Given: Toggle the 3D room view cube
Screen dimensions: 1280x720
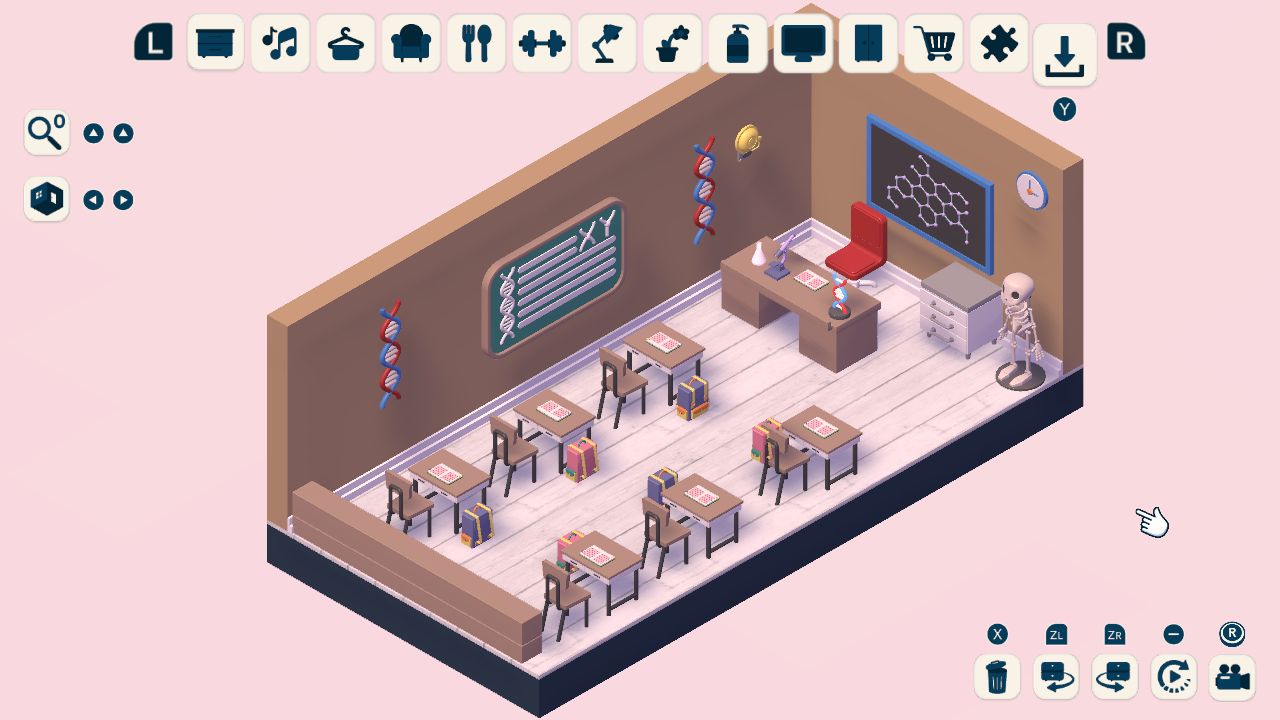Looking at the screenshot, I should (46, 198).
